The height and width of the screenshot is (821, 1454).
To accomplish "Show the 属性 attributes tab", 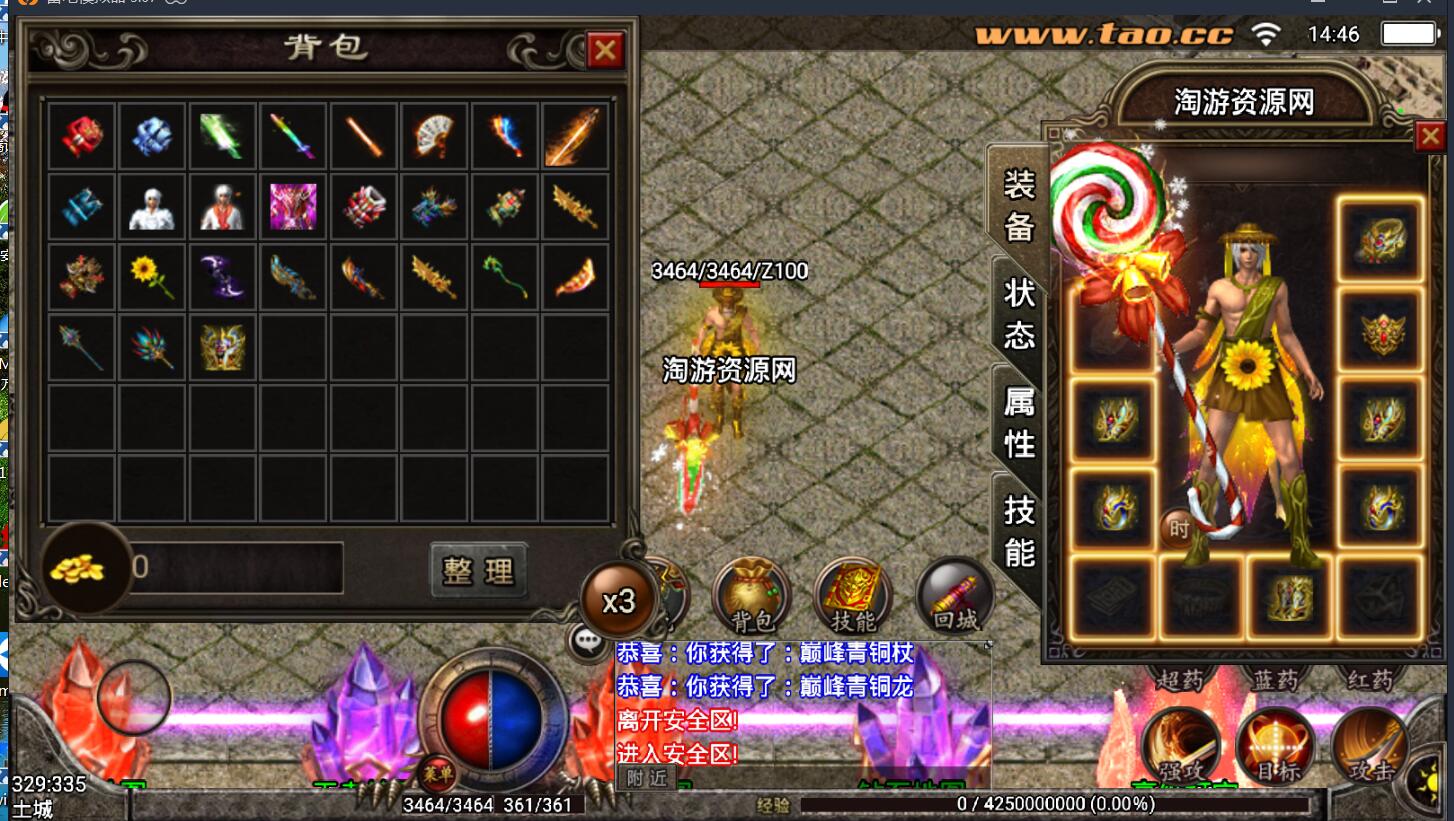I will click(x=1018, y=422).
